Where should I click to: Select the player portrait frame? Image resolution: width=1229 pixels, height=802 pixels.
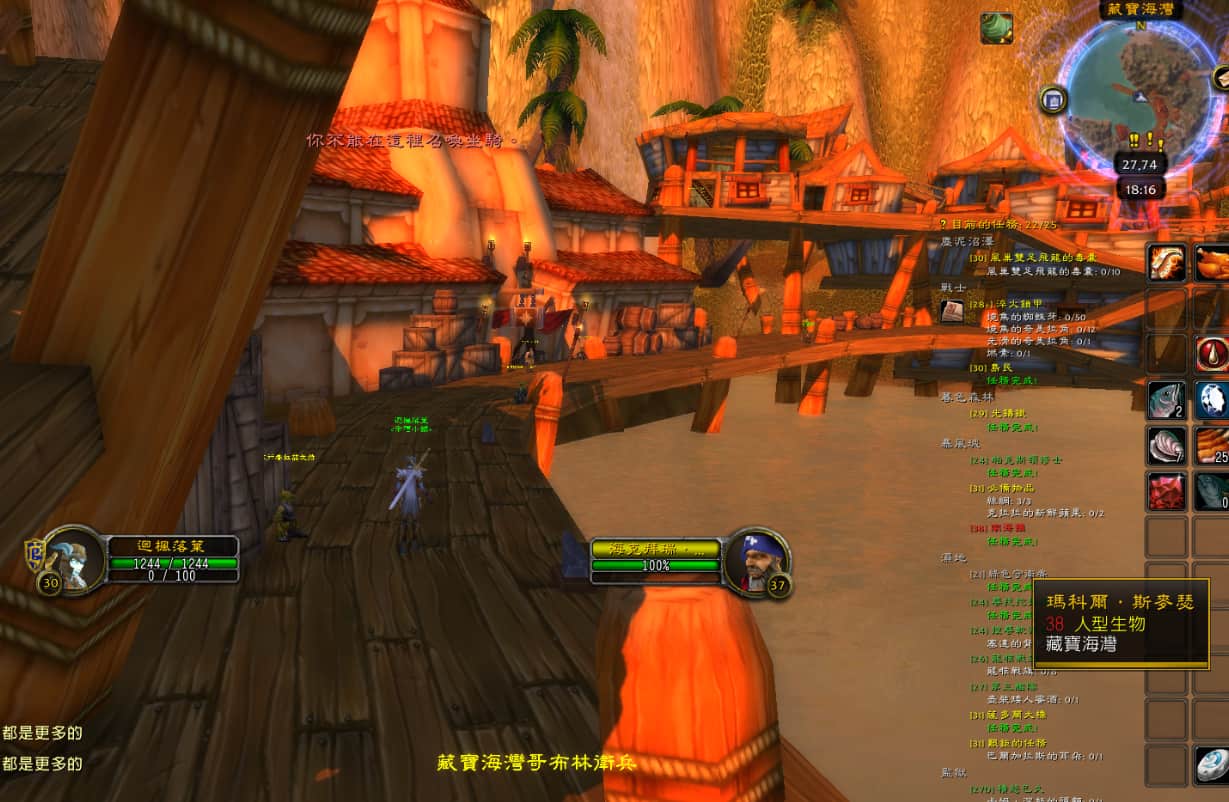76,558
